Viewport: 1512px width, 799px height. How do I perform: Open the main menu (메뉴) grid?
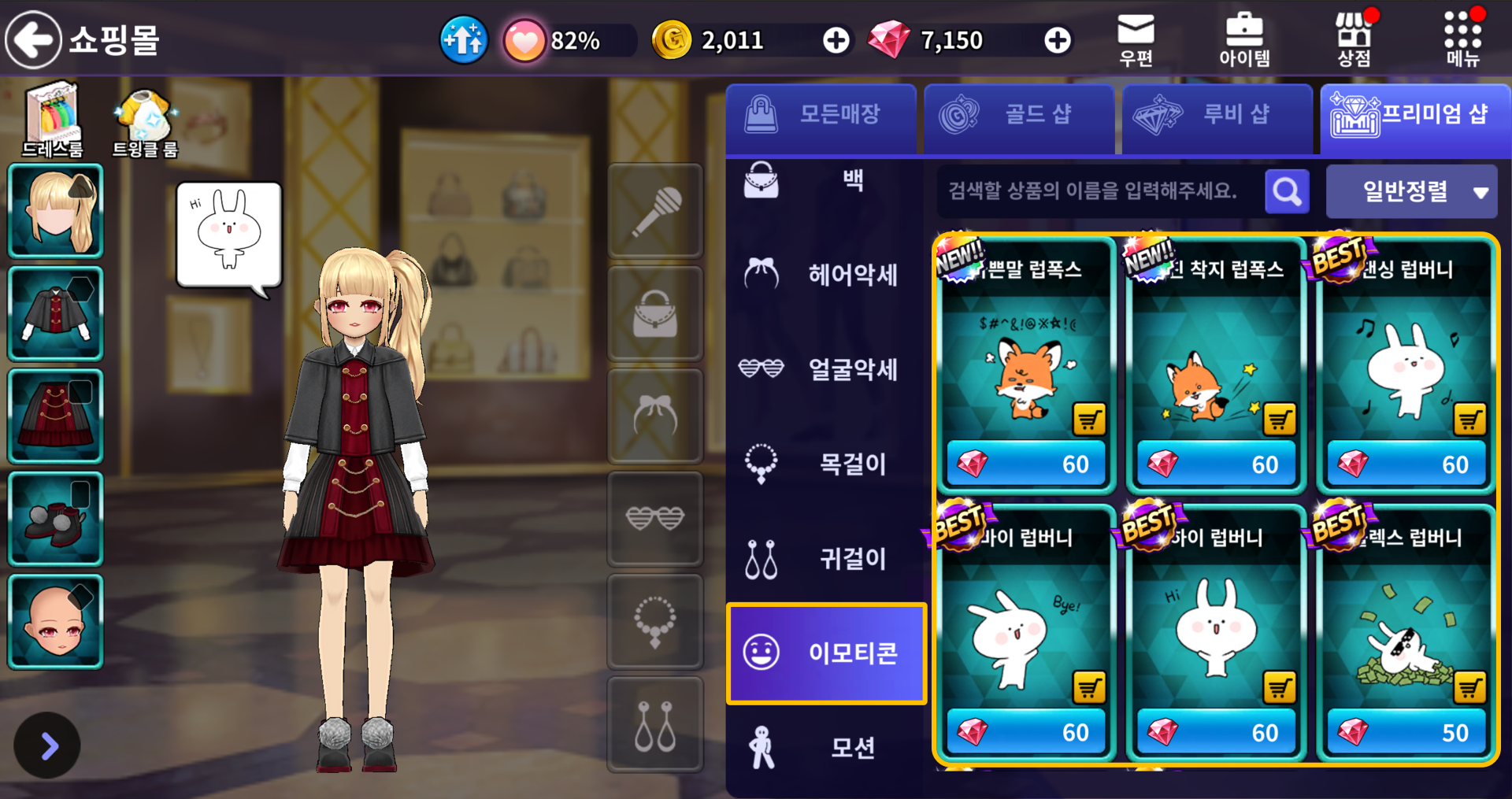[1462, 39]
